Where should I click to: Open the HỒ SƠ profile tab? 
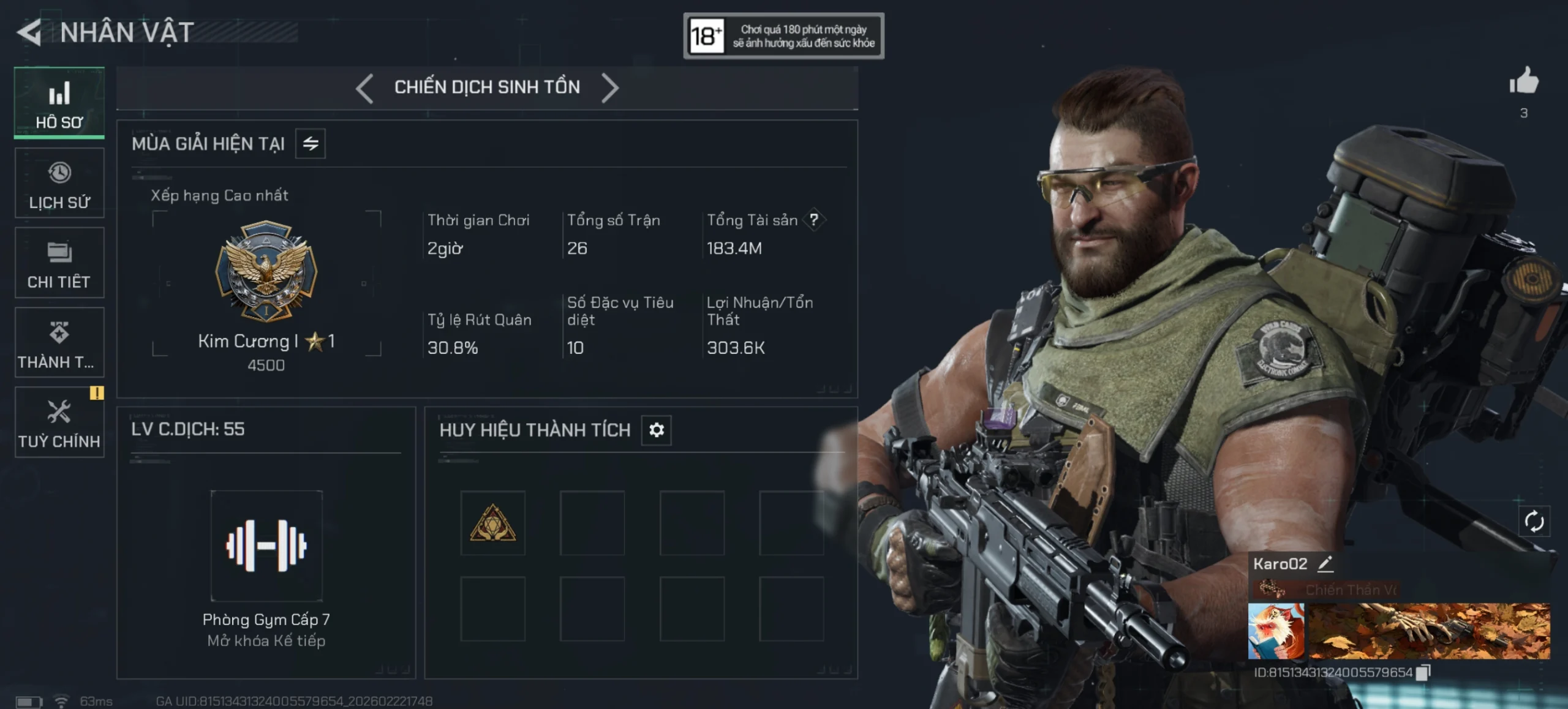59,103
